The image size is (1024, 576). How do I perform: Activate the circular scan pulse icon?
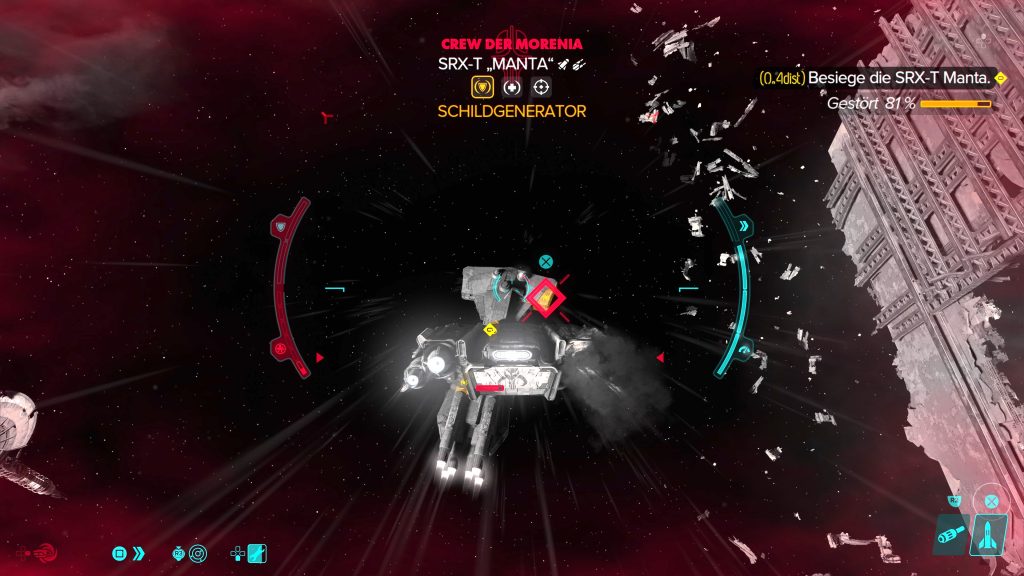pos(197,552)
